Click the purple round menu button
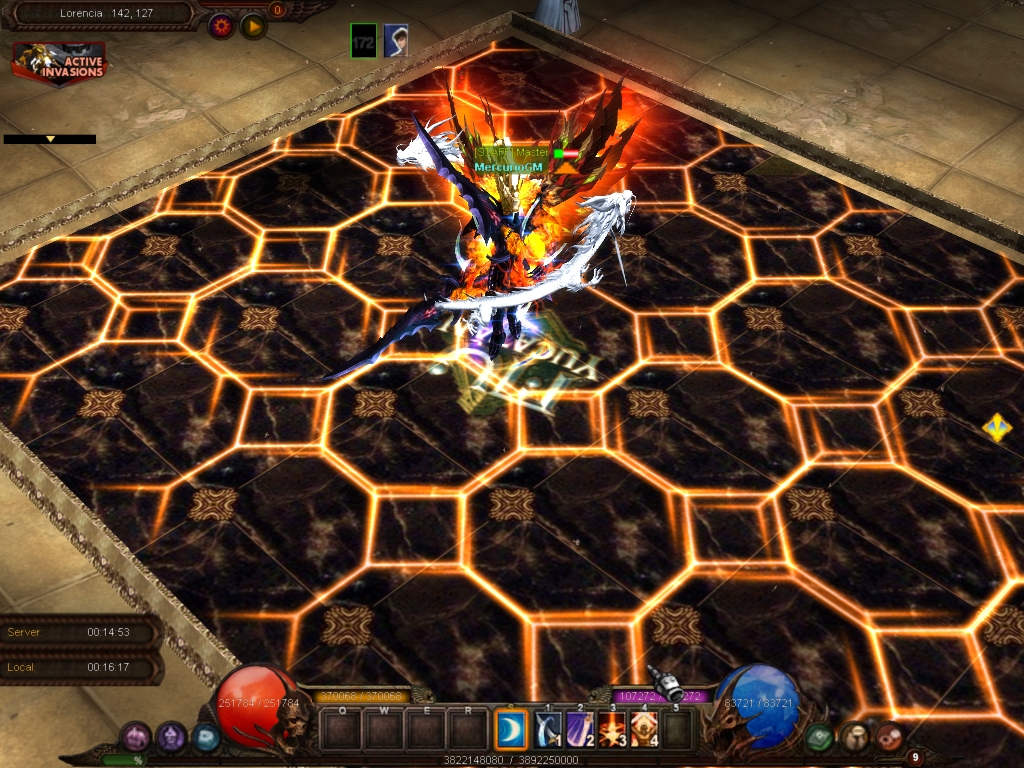1024x768 pixels. (x=136, y=737)
